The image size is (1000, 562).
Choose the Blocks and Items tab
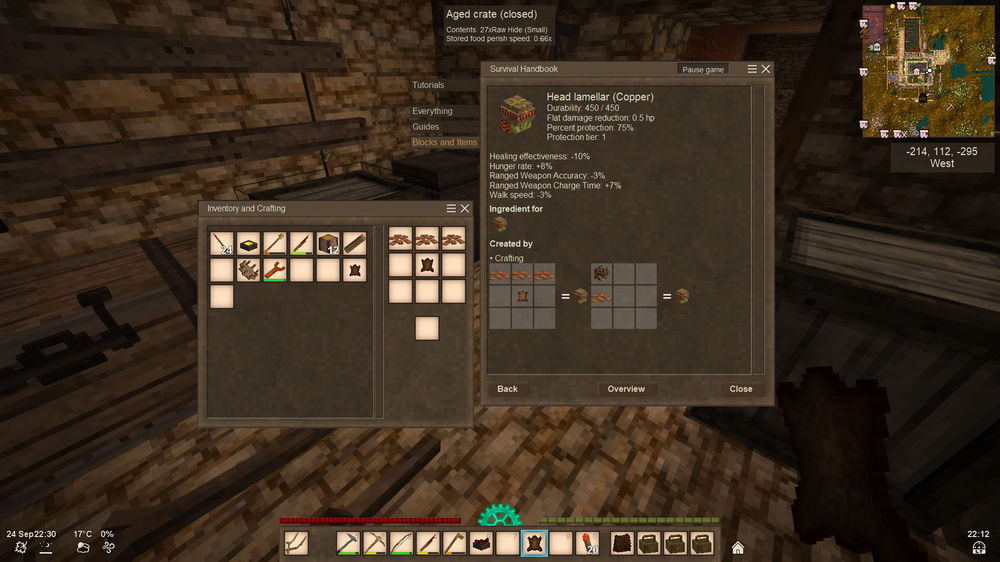(445, 143)
